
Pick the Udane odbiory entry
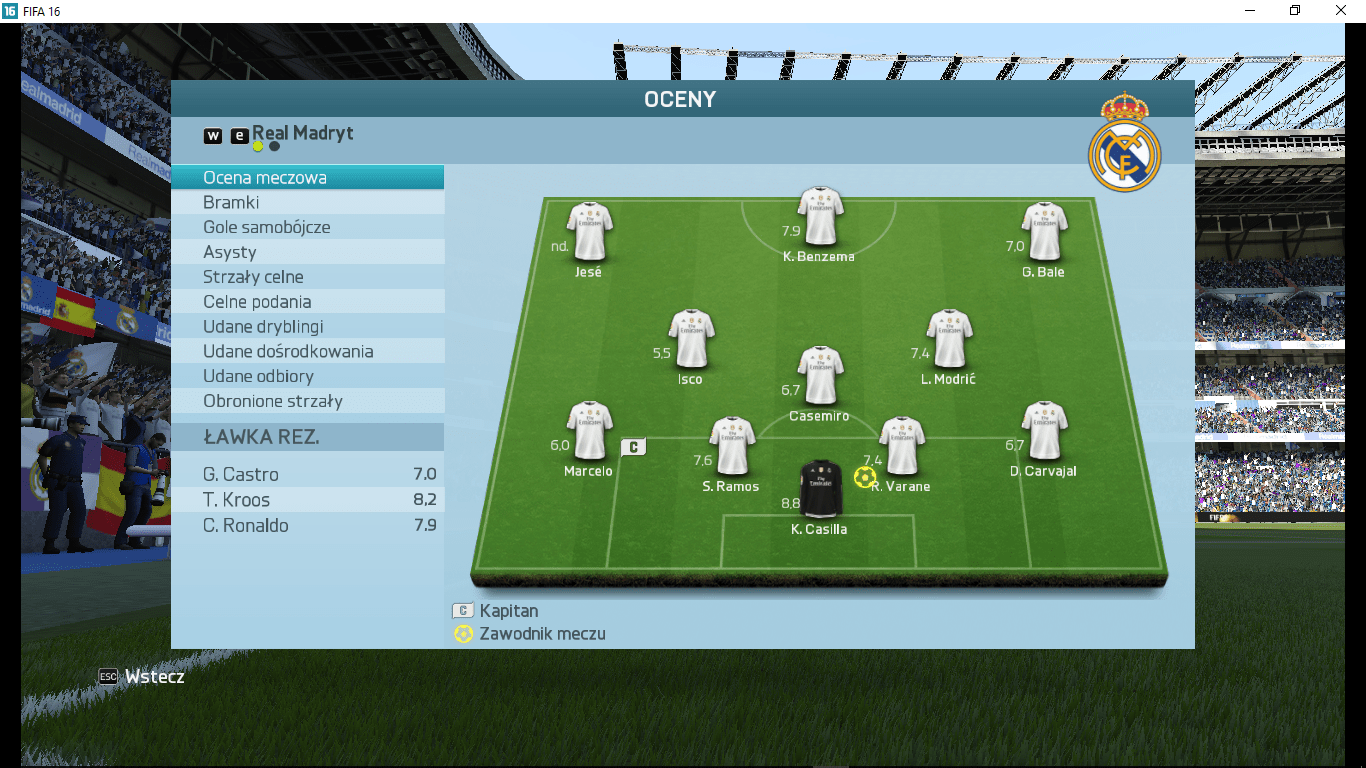[x=307, y=376]
